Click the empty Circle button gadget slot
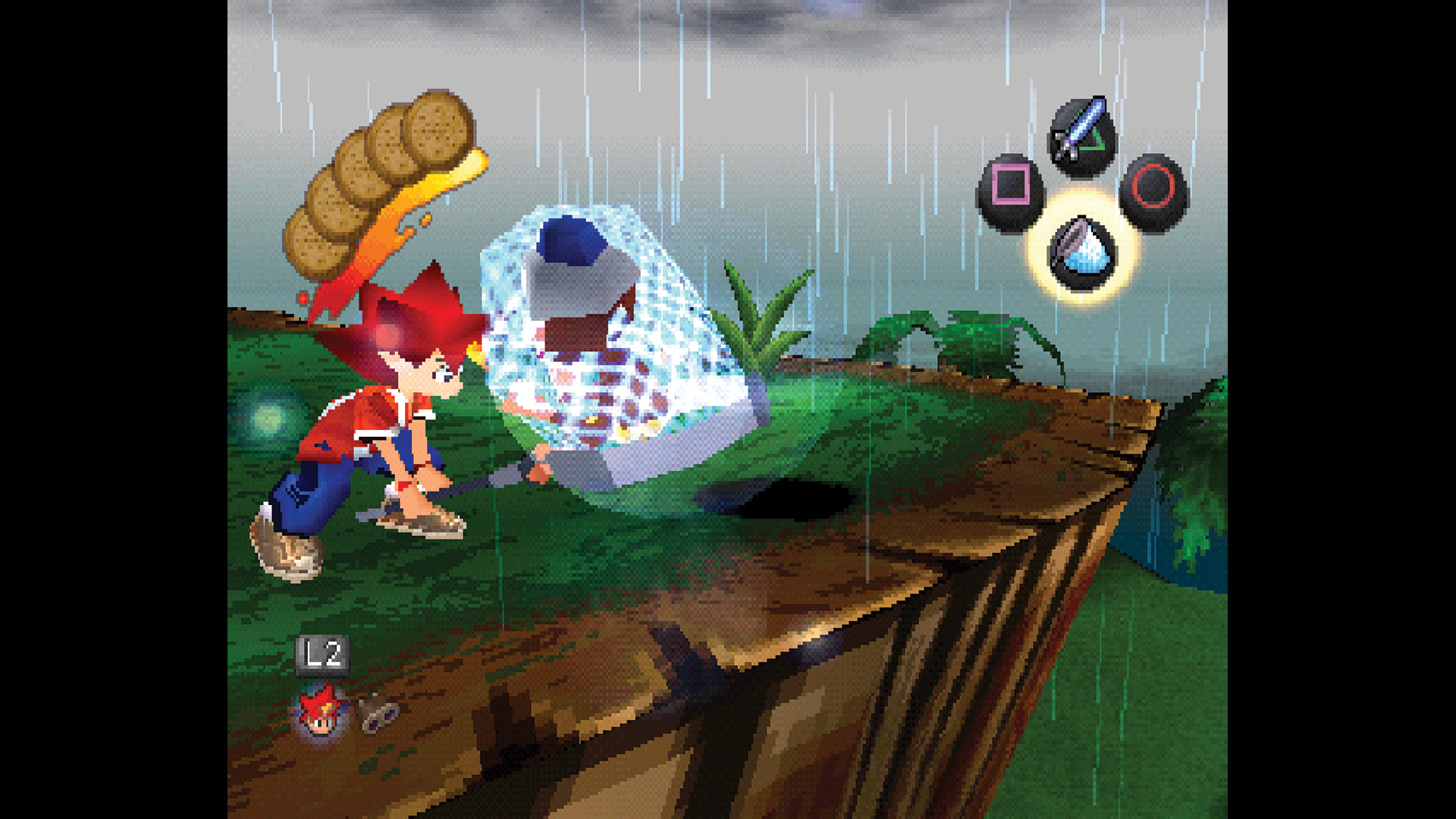 coord(1153,186)
